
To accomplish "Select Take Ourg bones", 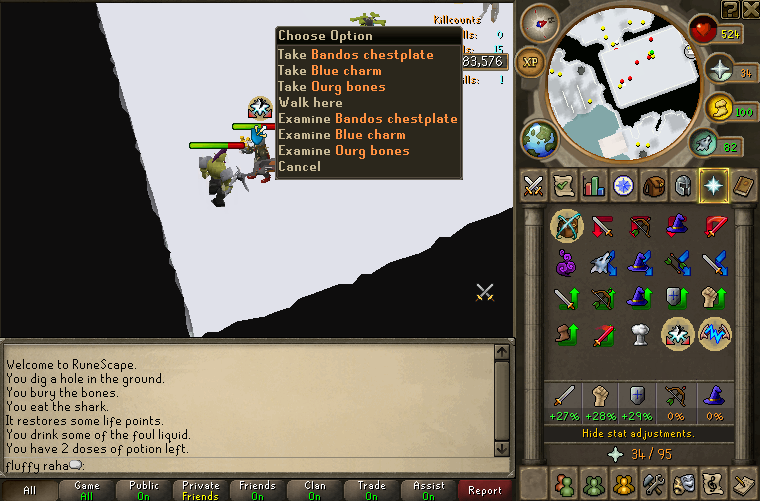I will pos(331,87).
